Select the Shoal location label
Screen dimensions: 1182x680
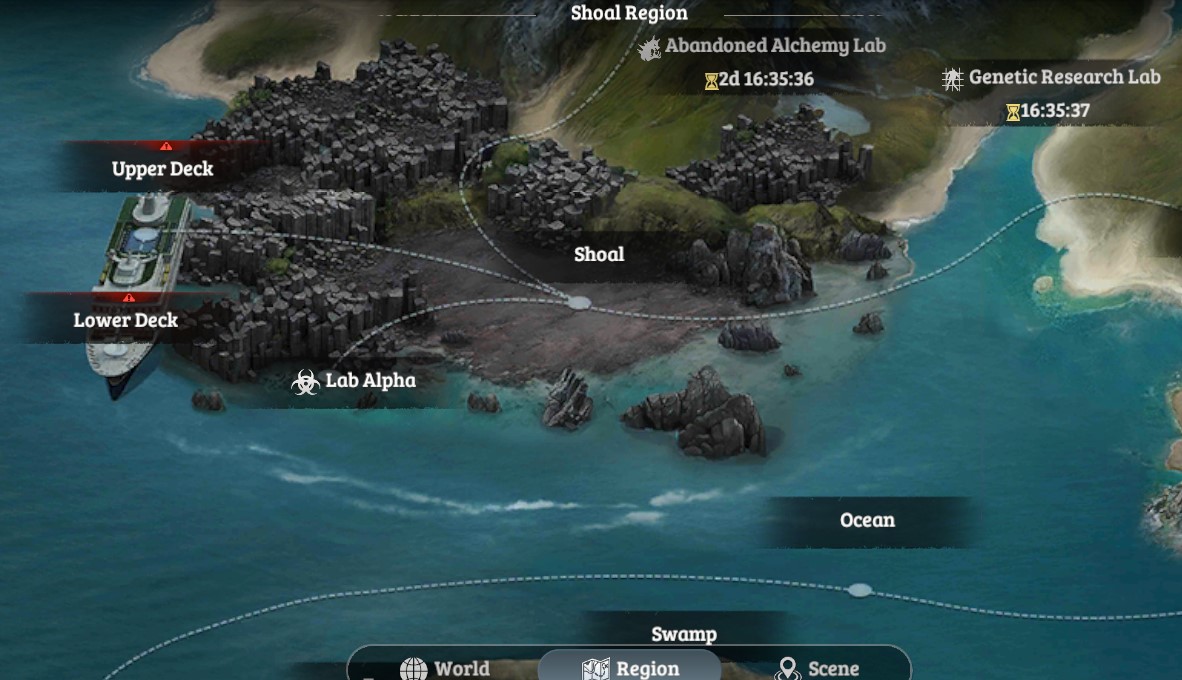[x=599, y=254]
